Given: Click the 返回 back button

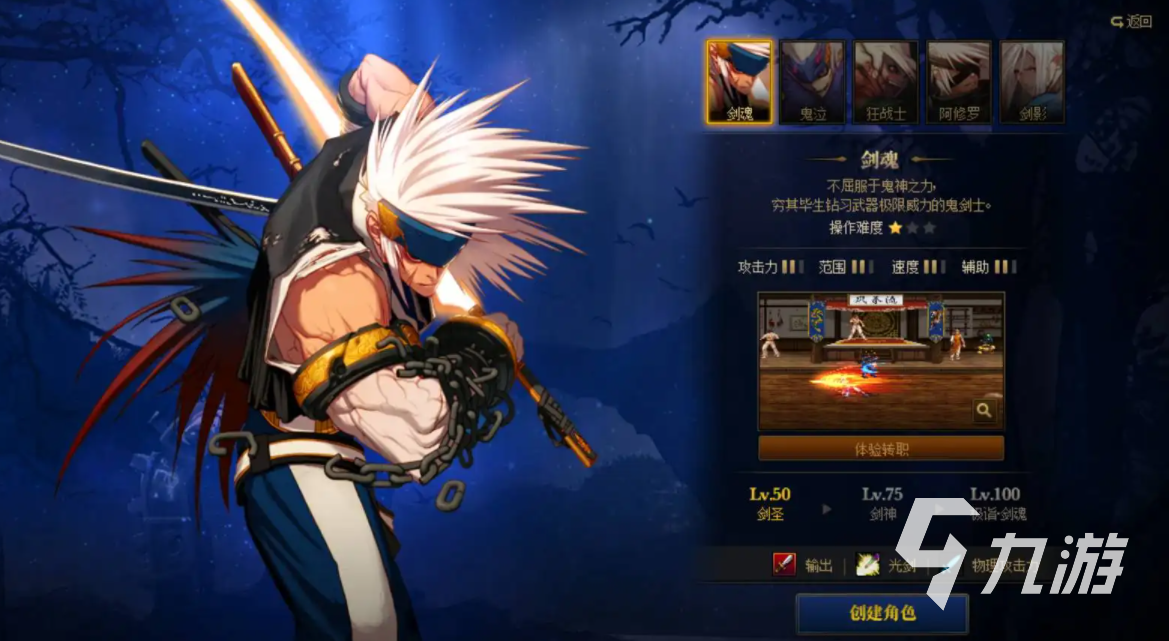Looking at the screenshot, I should coord(1131,21).
